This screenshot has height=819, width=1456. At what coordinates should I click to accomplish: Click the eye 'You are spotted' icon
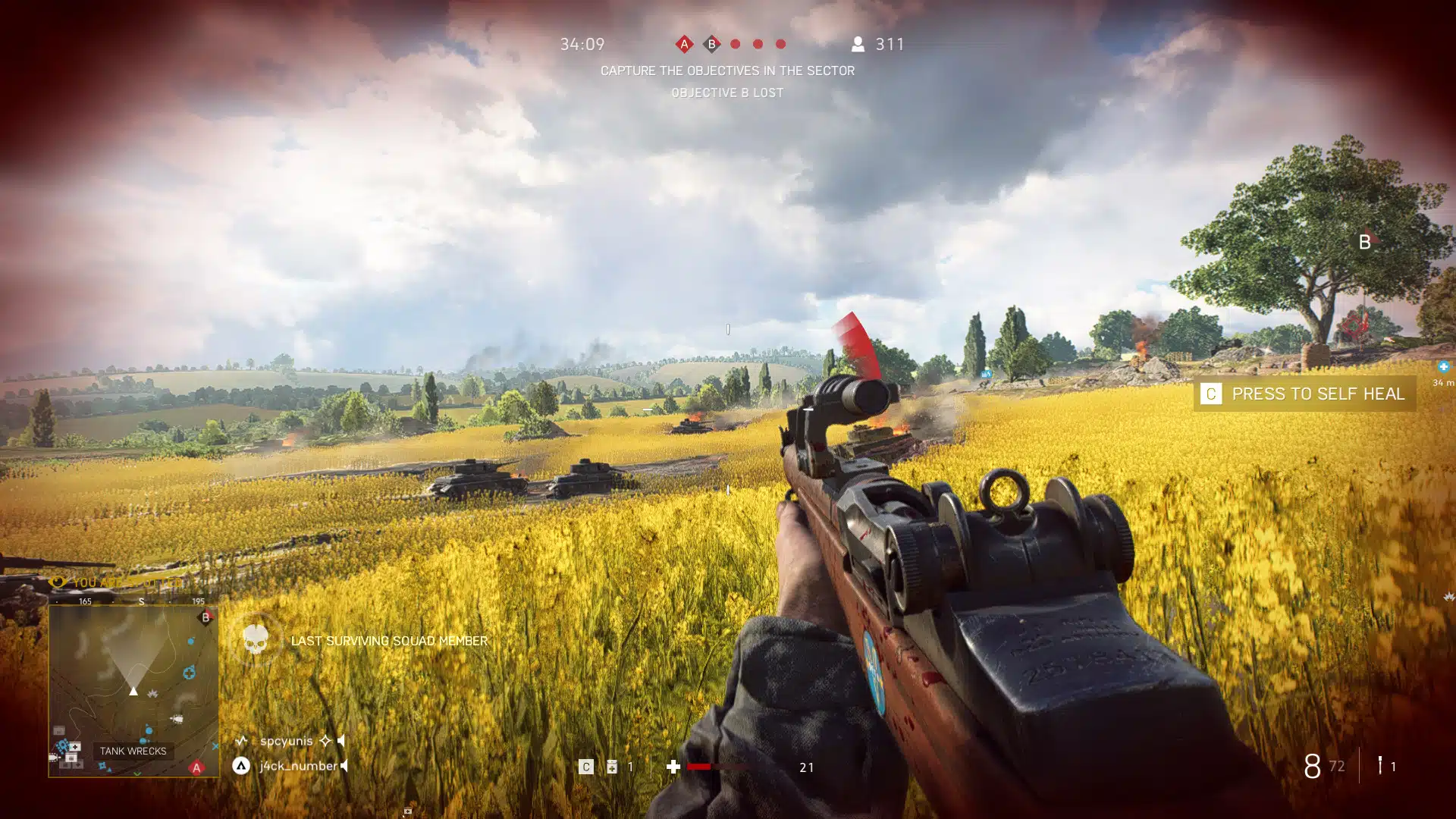coord(58,582)
